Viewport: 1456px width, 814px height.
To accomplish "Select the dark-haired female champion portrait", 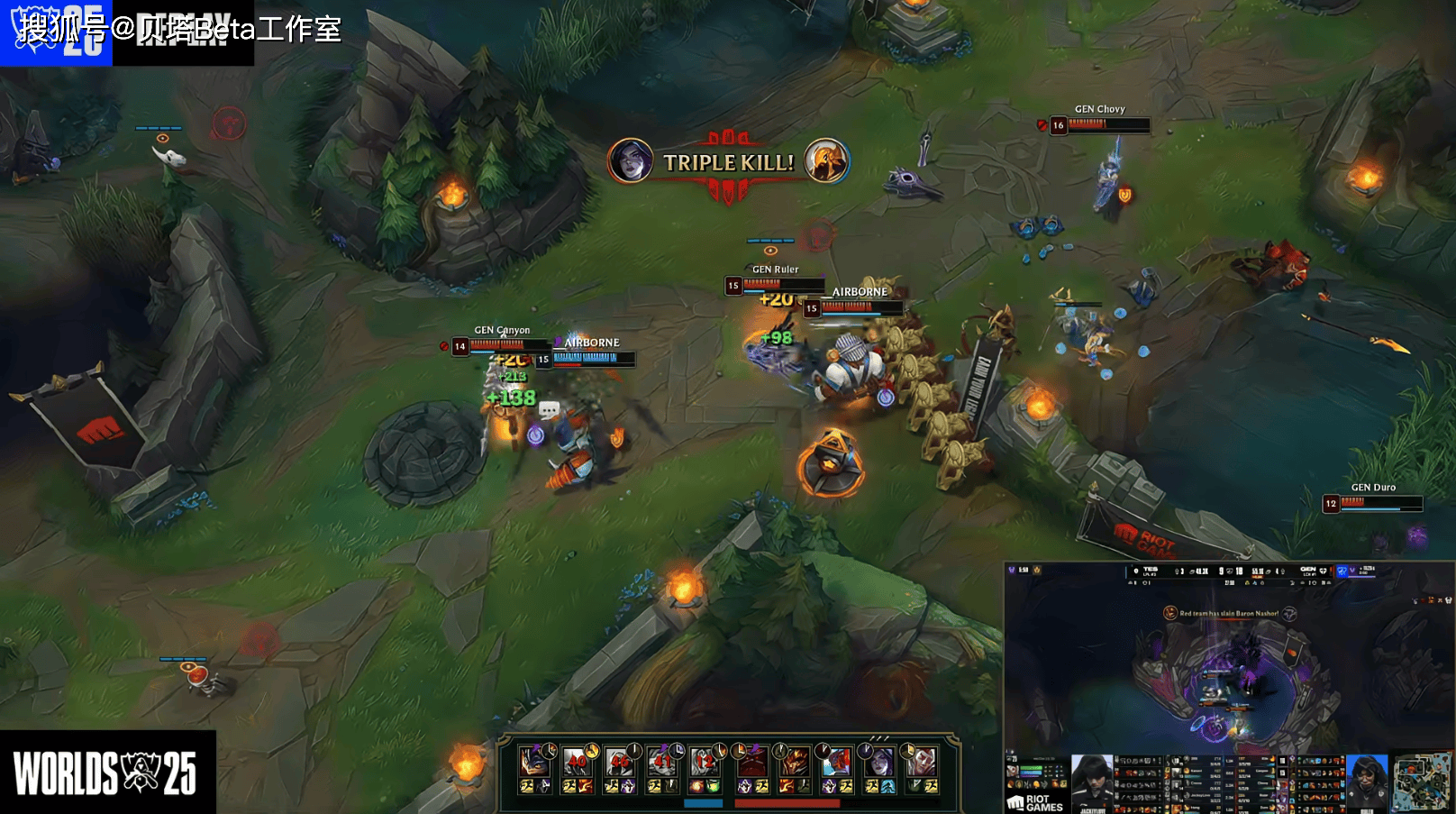I will click(x=879, y=763).
